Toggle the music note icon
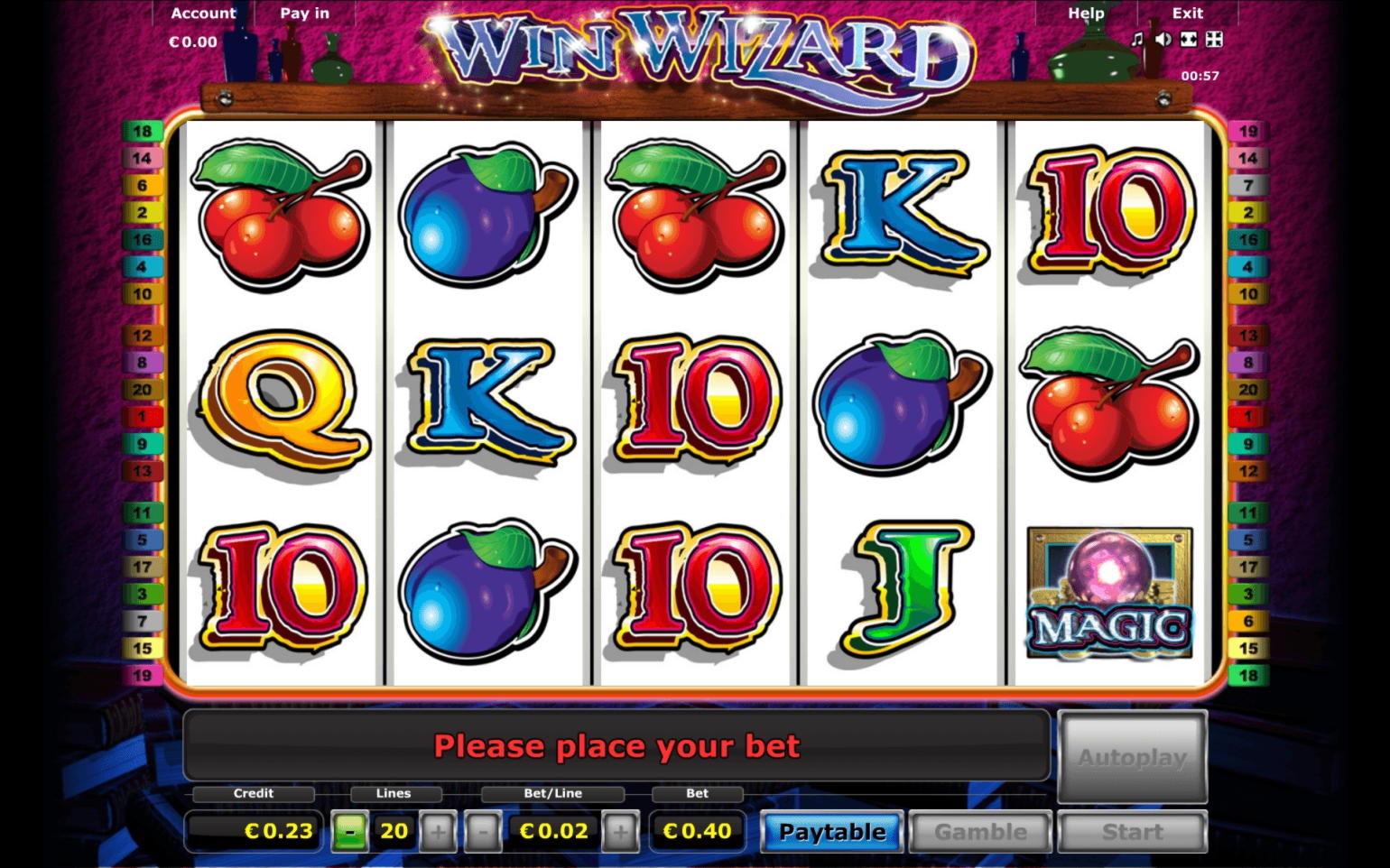1390x868 pixels. [x=1136, y=38]
